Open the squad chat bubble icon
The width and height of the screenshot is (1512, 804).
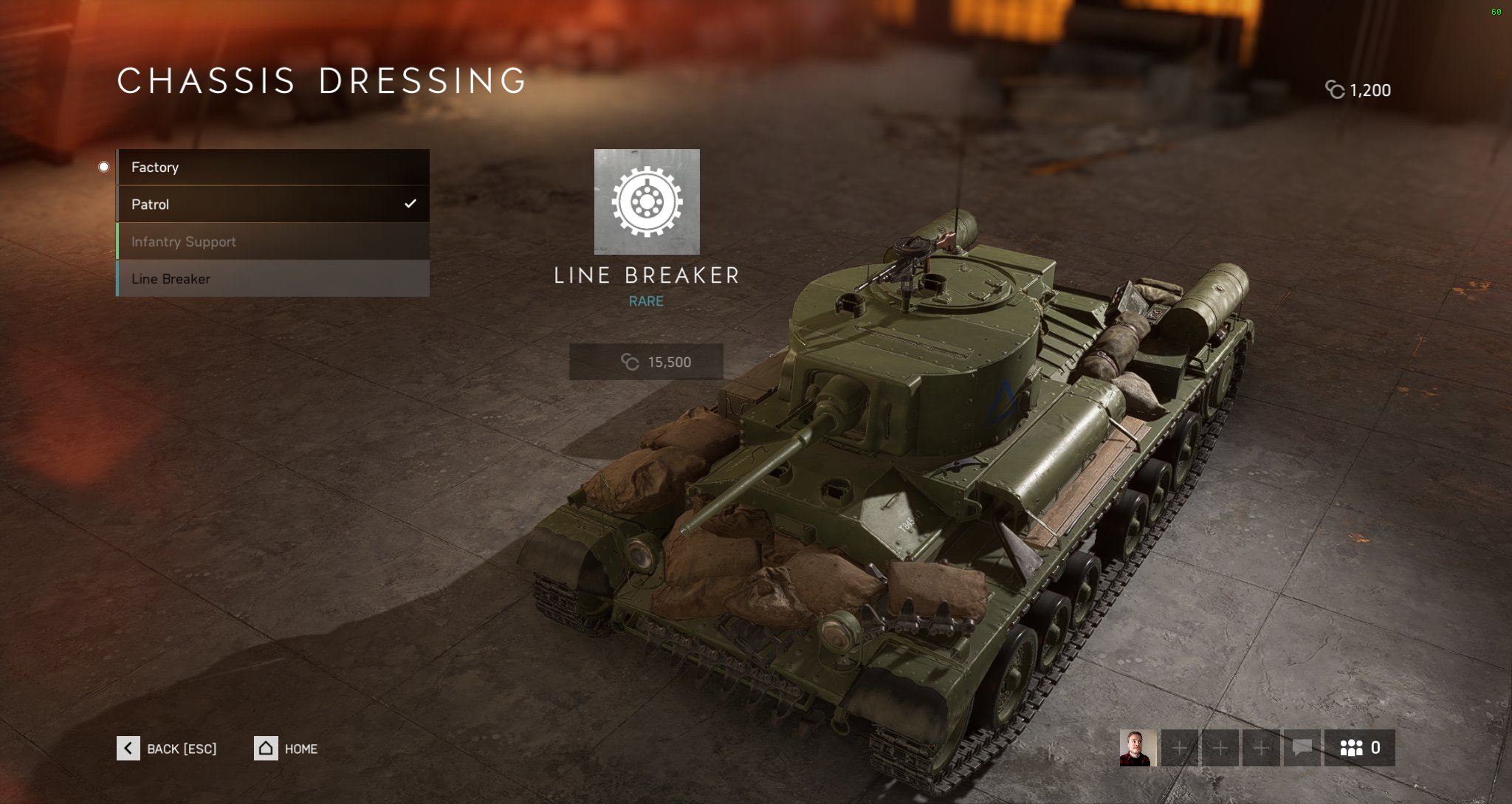tap(1302, 748)
